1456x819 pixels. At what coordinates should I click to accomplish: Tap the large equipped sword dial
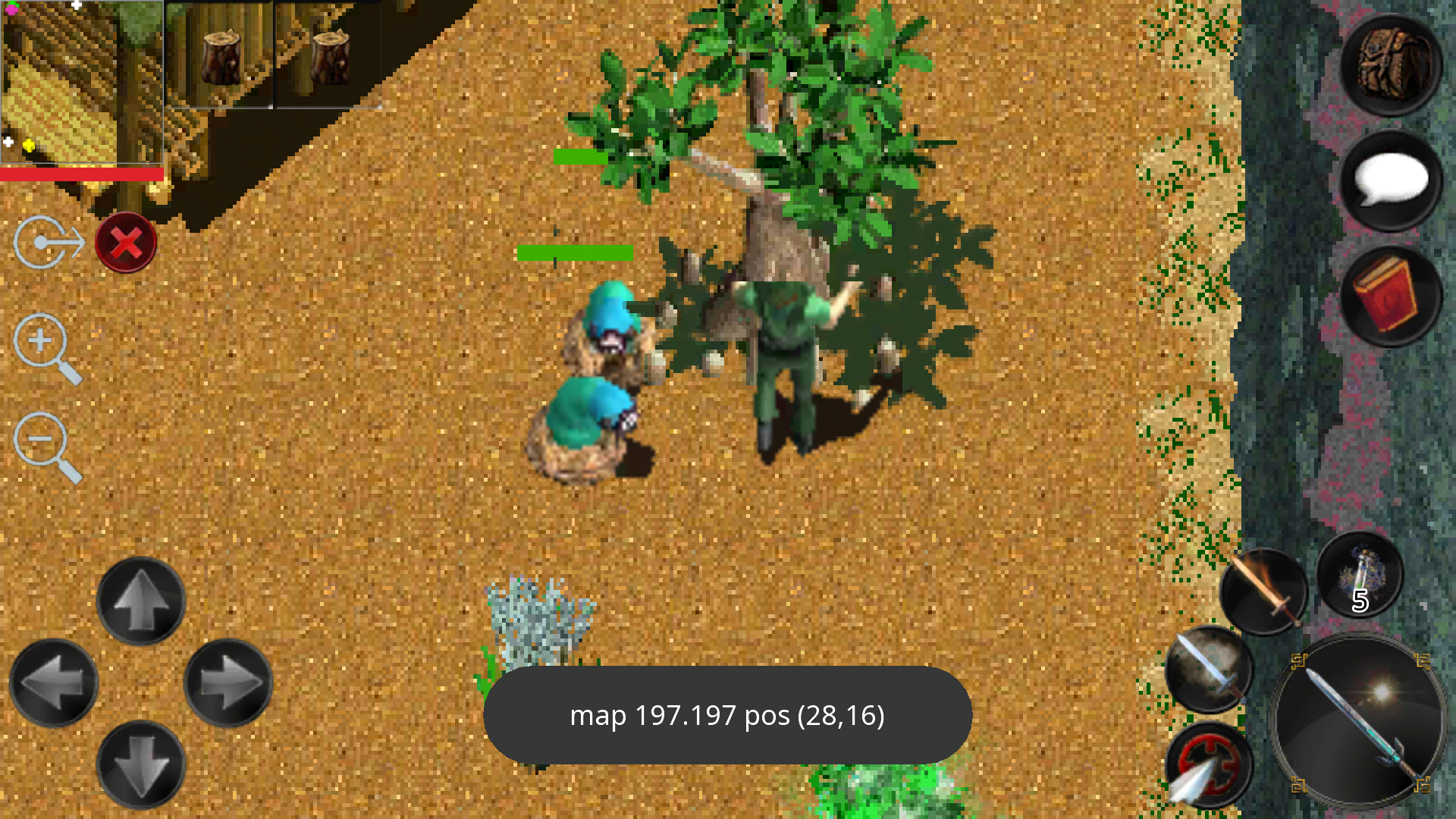click(x=1357, y=720)
